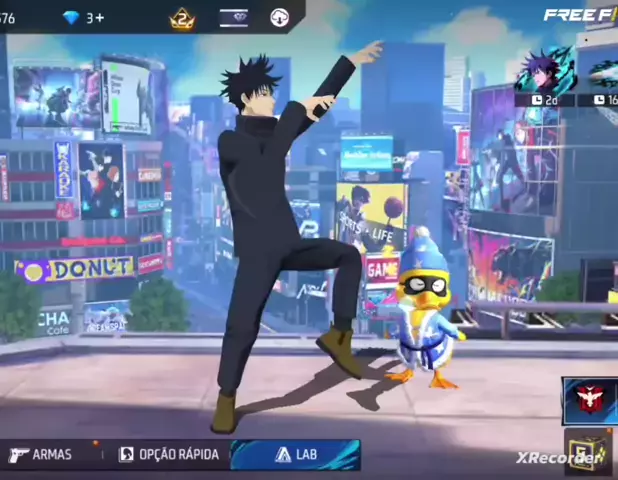This screenshot has height=480, width=618.
Task: Open the Armas weapons menu
Action: 41,454
